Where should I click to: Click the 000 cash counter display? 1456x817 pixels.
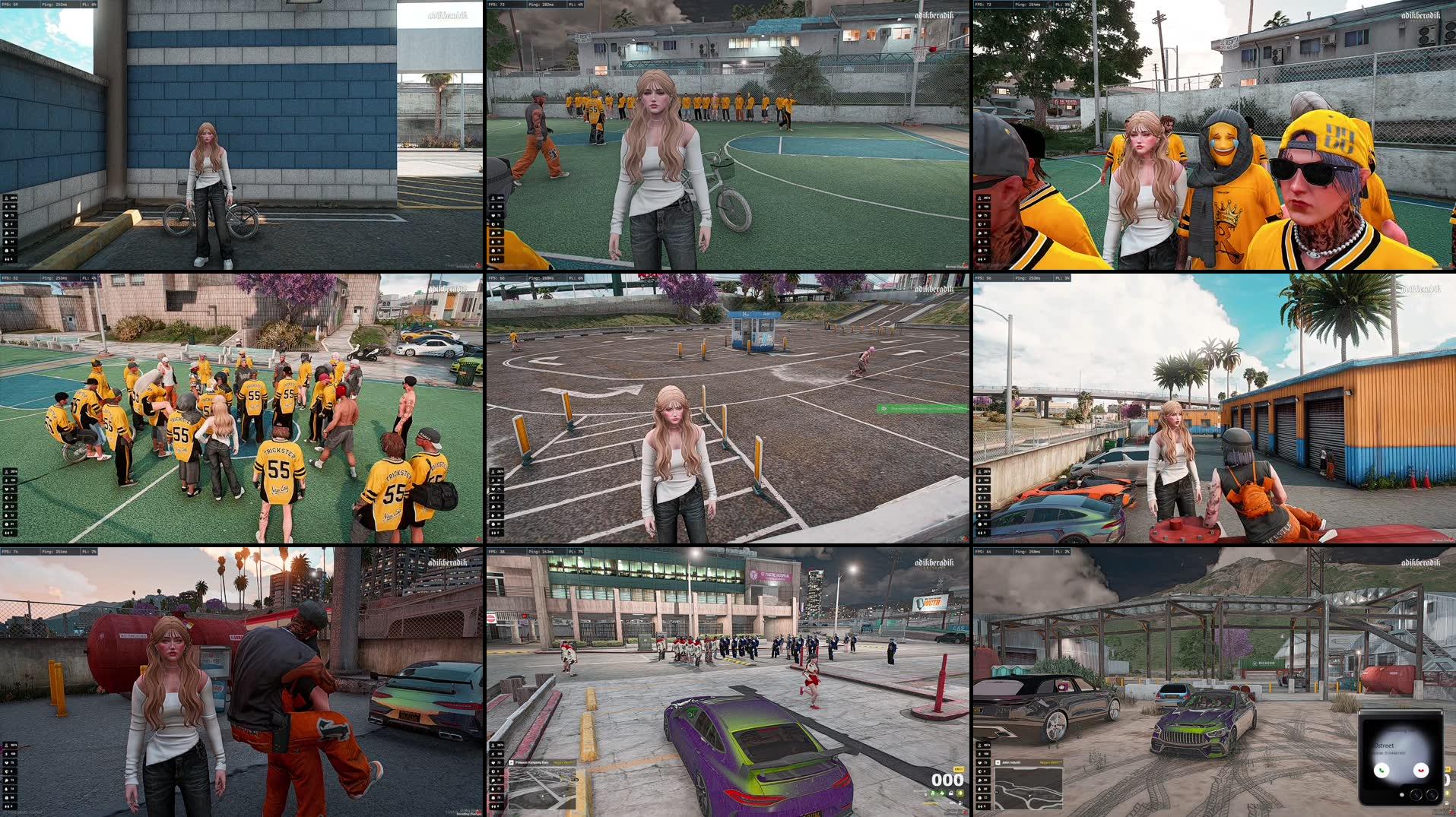[945, 781]
